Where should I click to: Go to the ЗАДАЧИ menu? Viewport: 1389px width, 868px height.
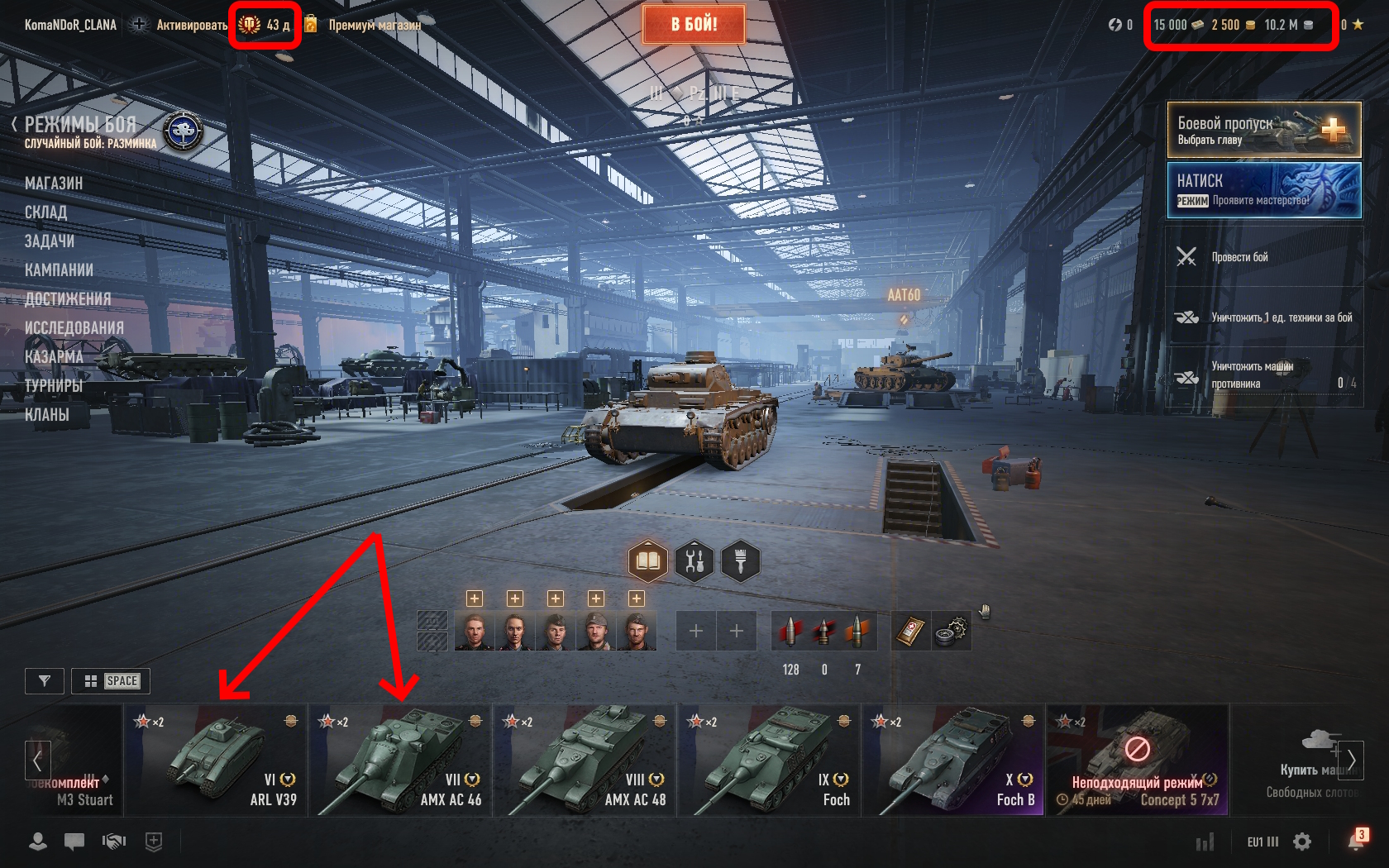tap(50, 241)
